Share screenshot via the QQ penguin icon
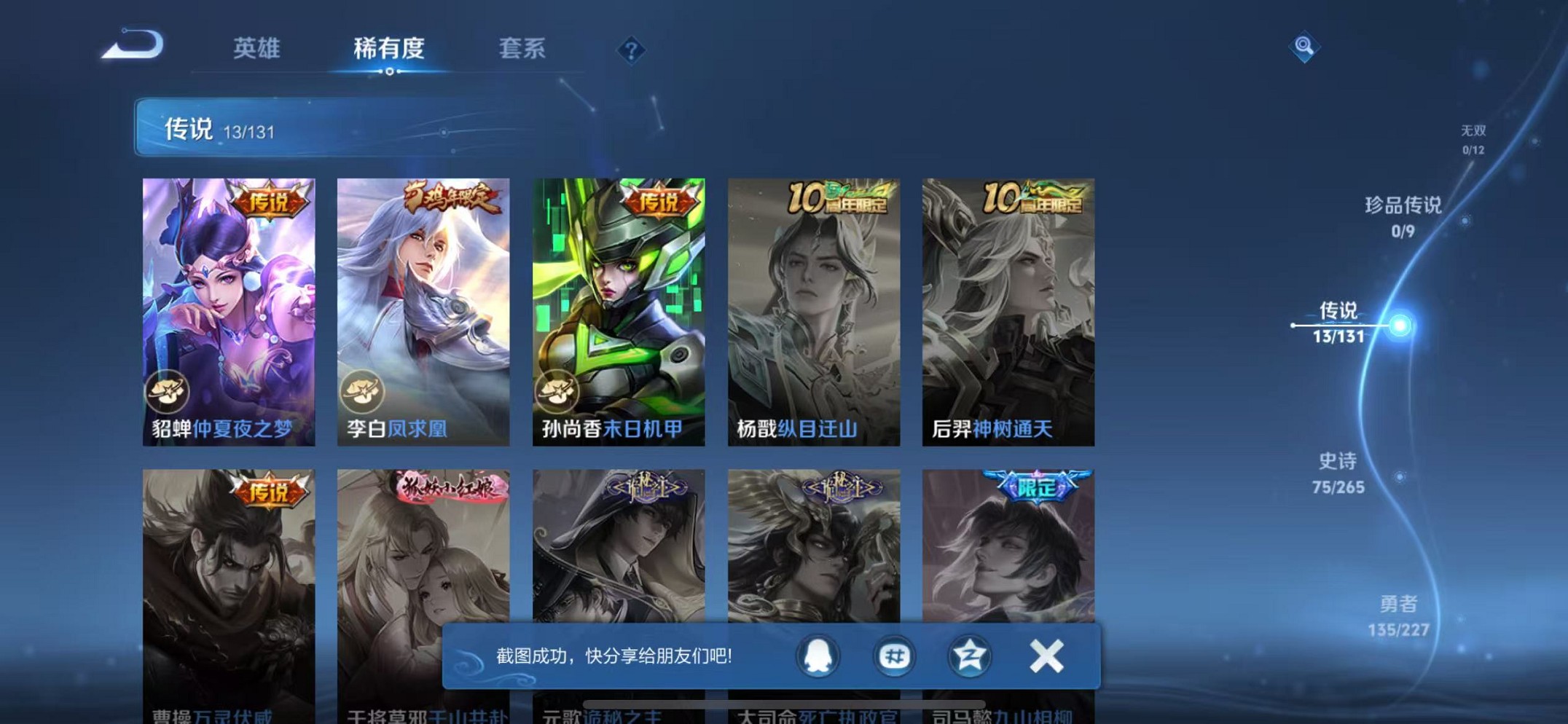The image size is (1568, 724). pos(818,655)
